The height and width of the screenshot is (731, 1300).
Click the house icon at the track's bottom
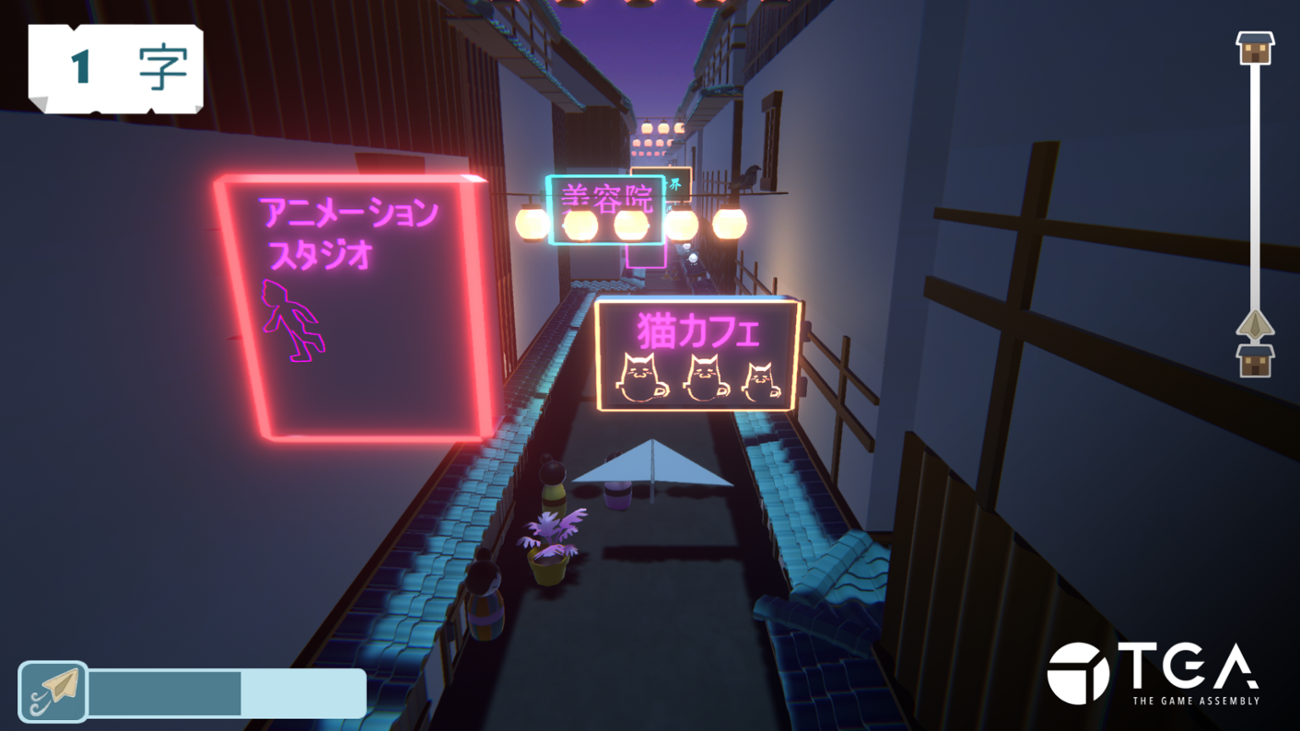point(1255,360)
